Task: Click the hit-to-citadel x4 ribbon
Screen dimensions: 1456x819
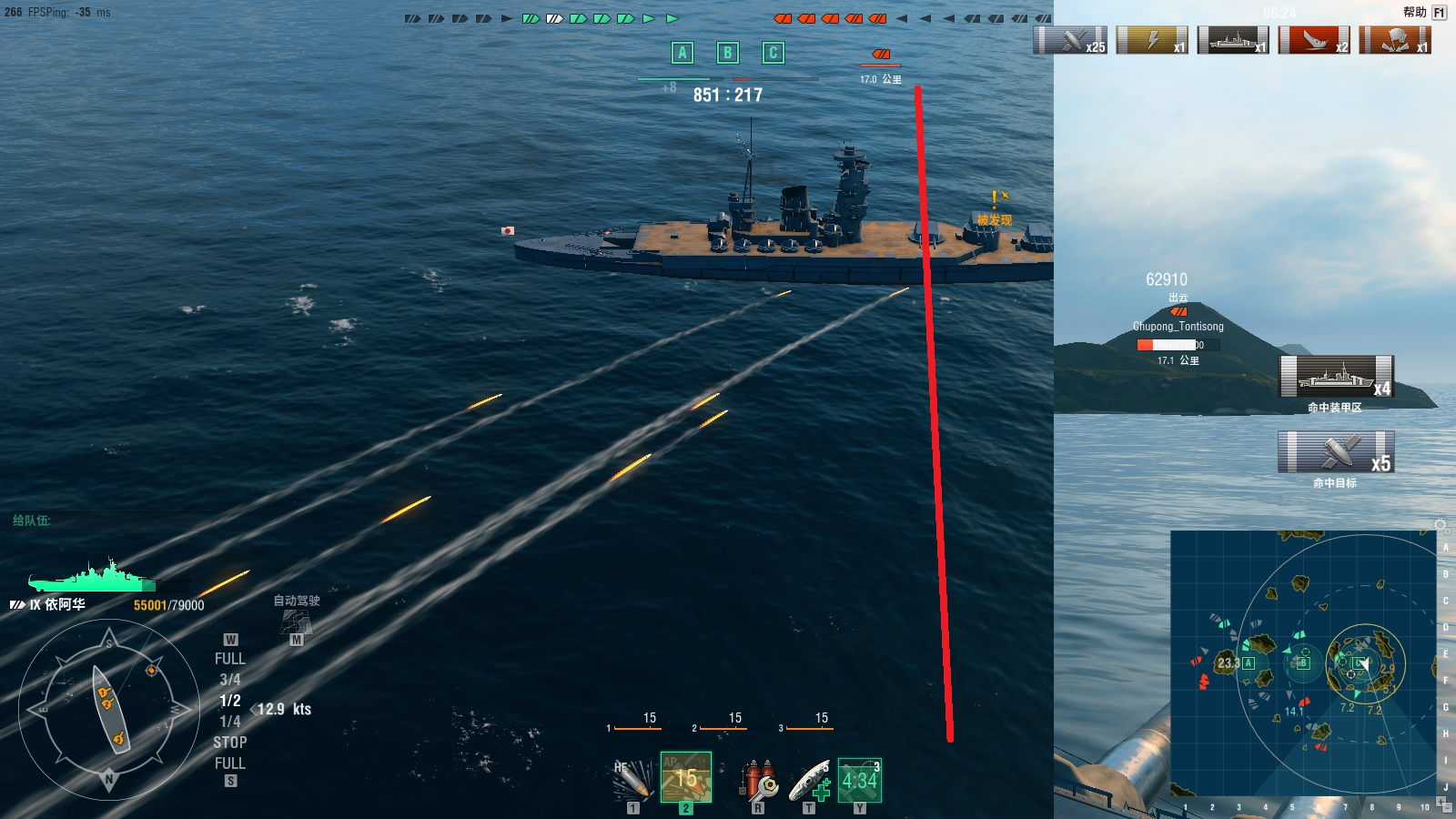Action: tap(1336, 377)
